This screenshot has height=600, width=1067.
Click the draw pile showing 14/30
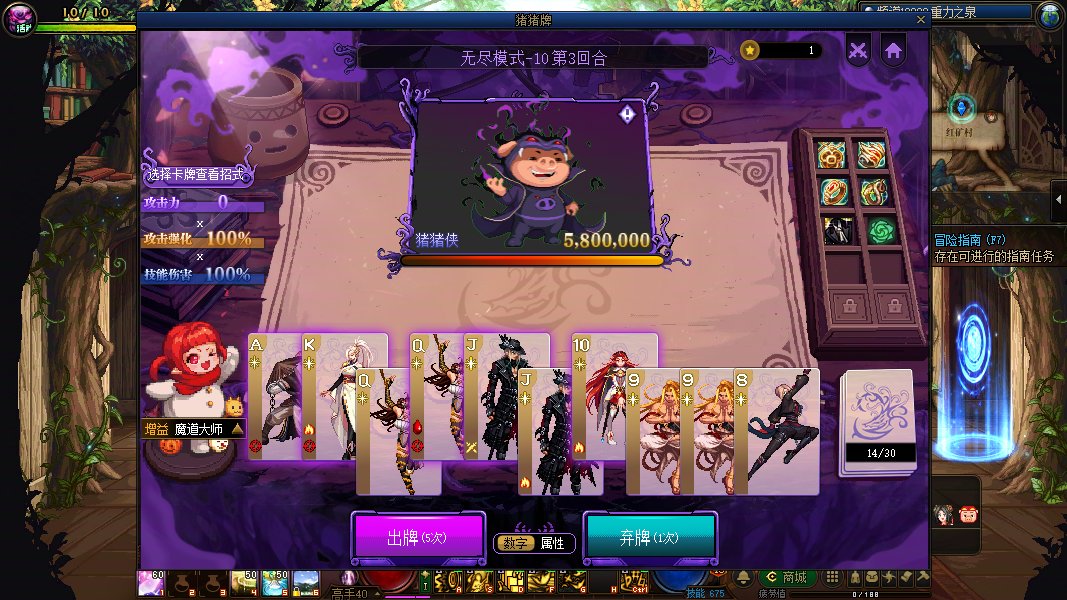pos(878,420)
